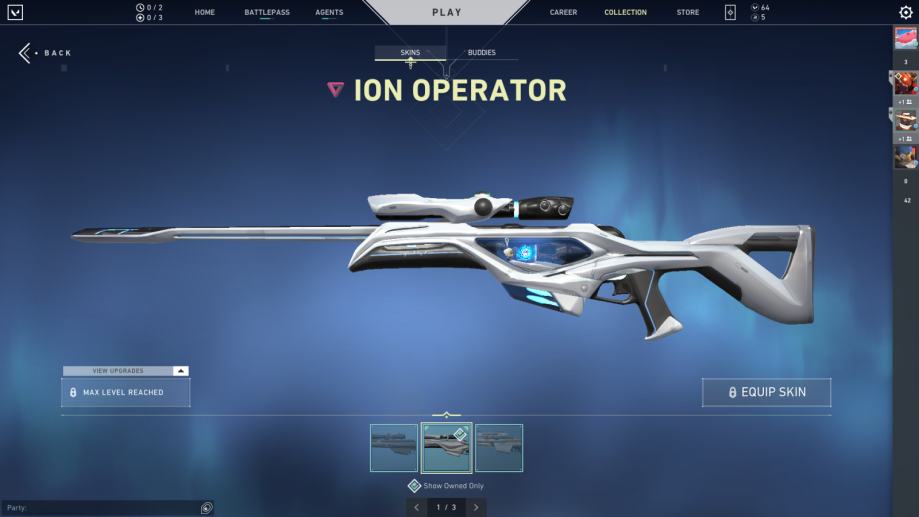This screenshot has height=517, width=919.
Task: Open the Collection page
Action: click(625, 13)
